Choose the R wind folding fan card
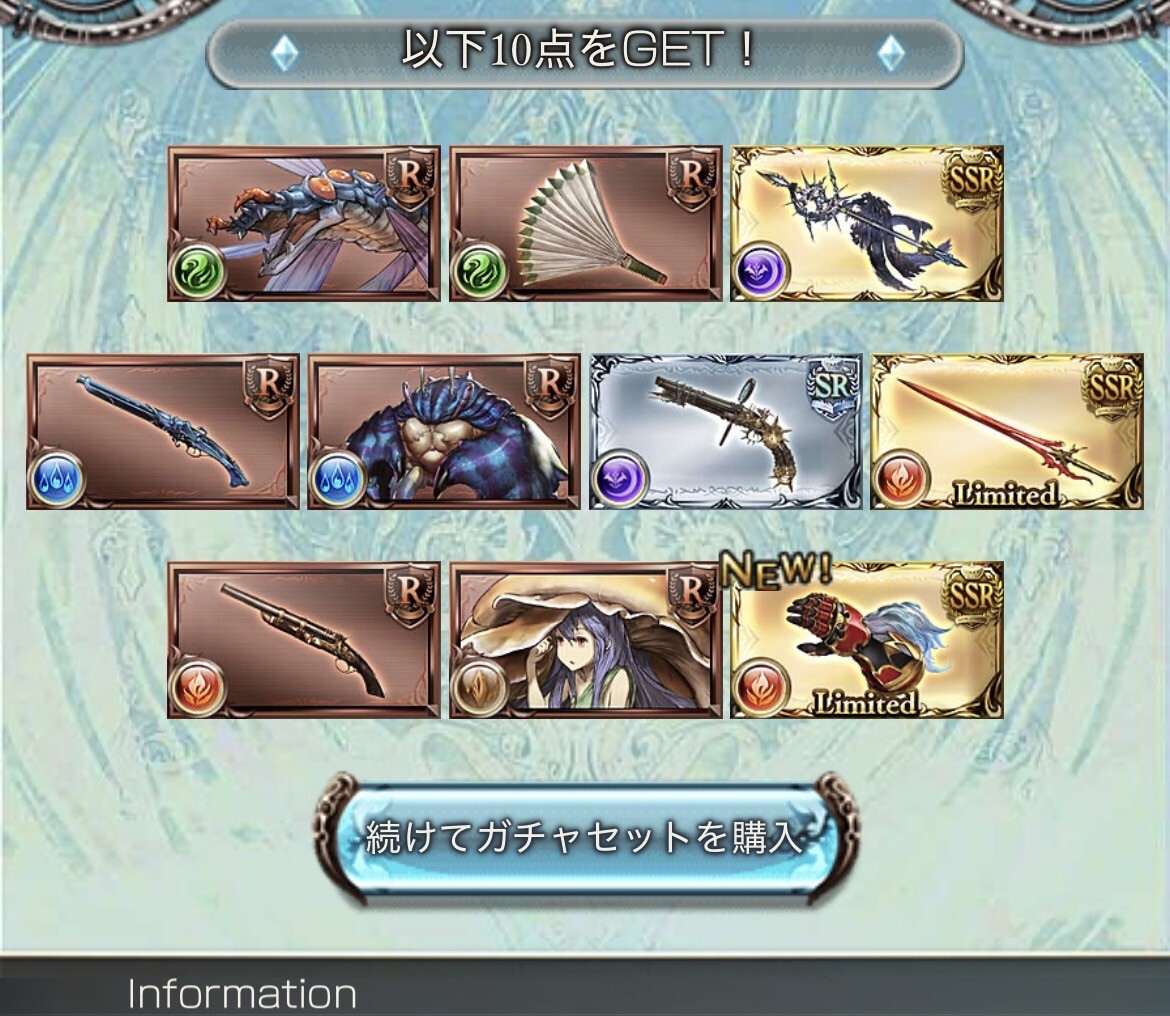The image size is (1170, 1016). coord(586,224)
